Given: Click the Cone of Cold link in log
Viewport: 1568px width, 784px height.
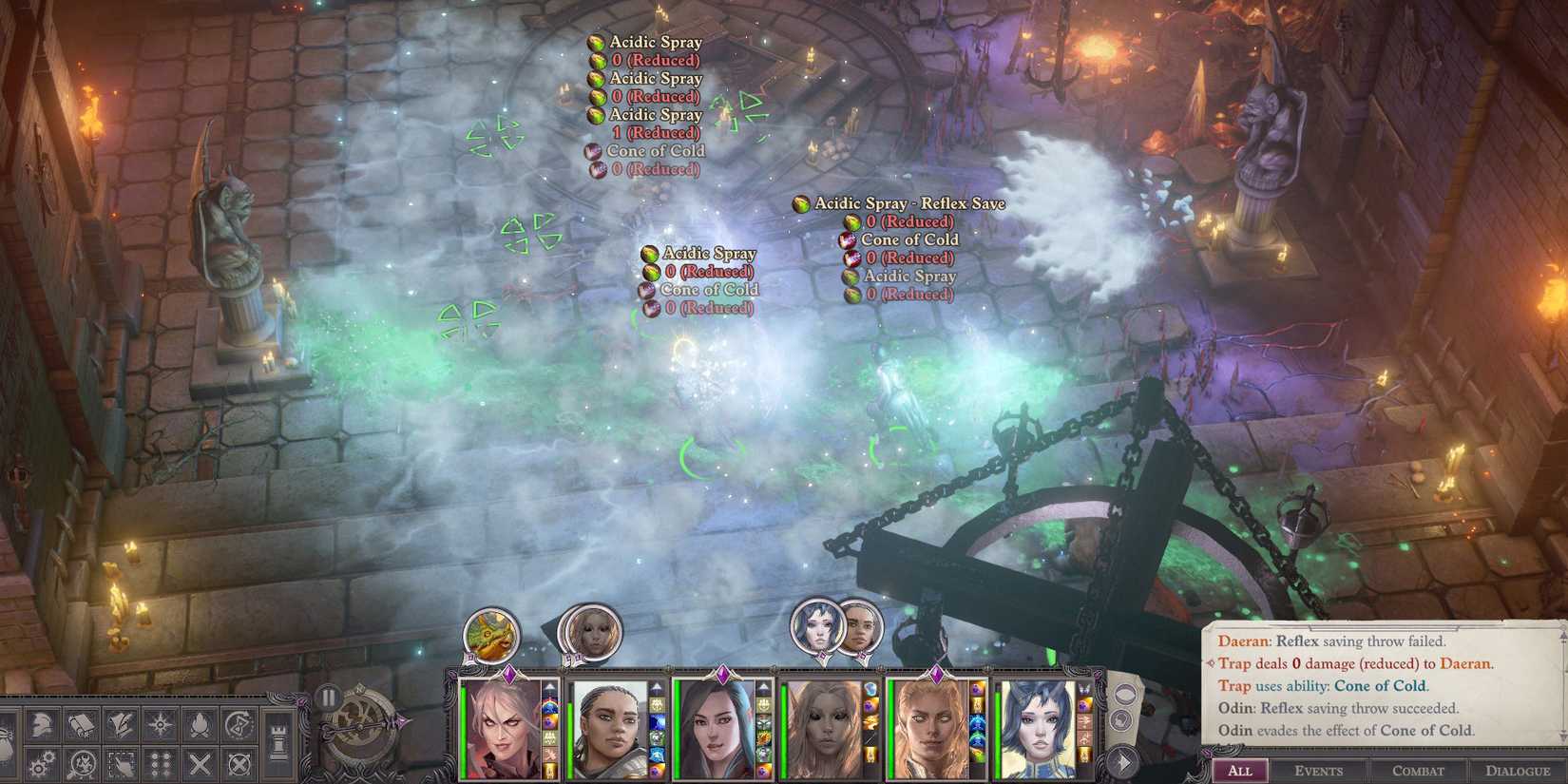Looking at the screenshot, I should pos(1381,685).
